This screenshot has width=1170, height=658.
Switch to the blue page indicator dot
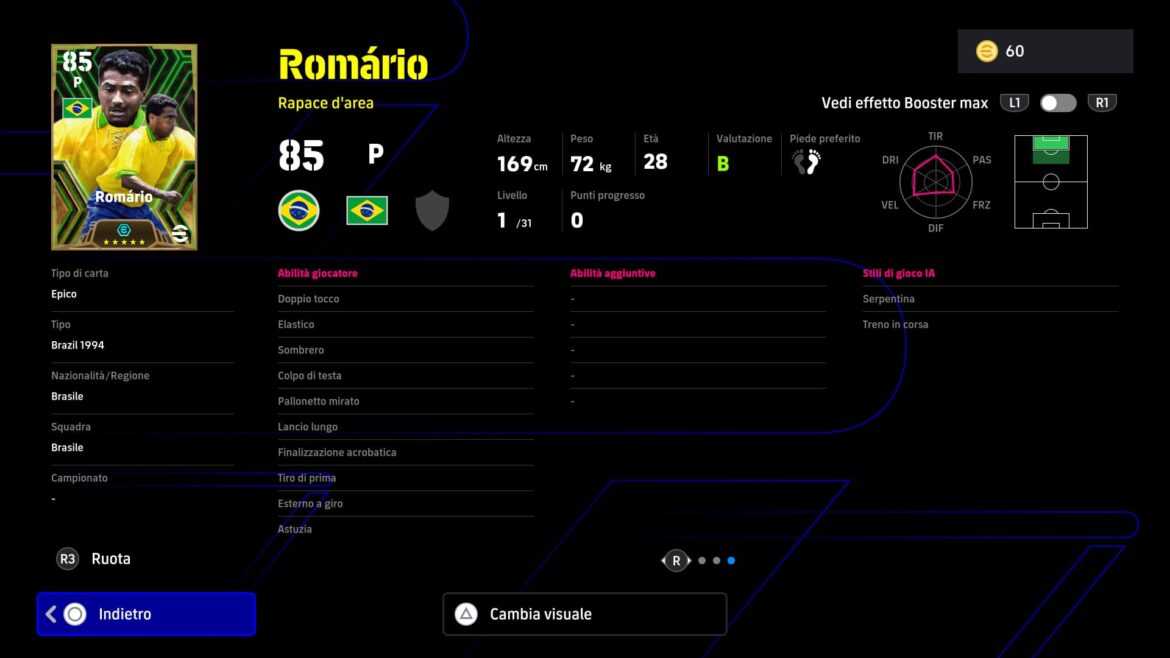(x=731, y=561)
